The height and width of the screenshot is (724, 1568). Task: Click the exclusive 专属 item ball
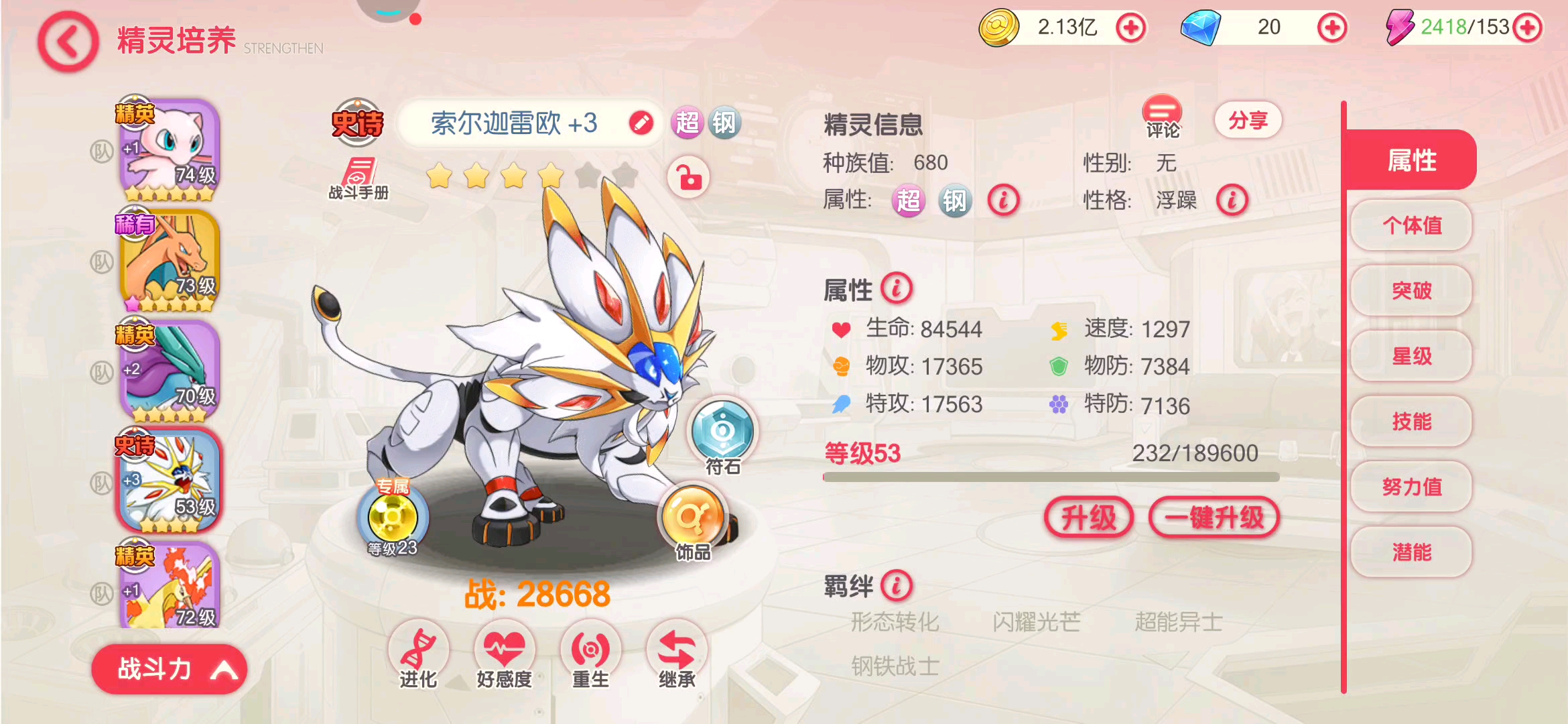[394, 516]
